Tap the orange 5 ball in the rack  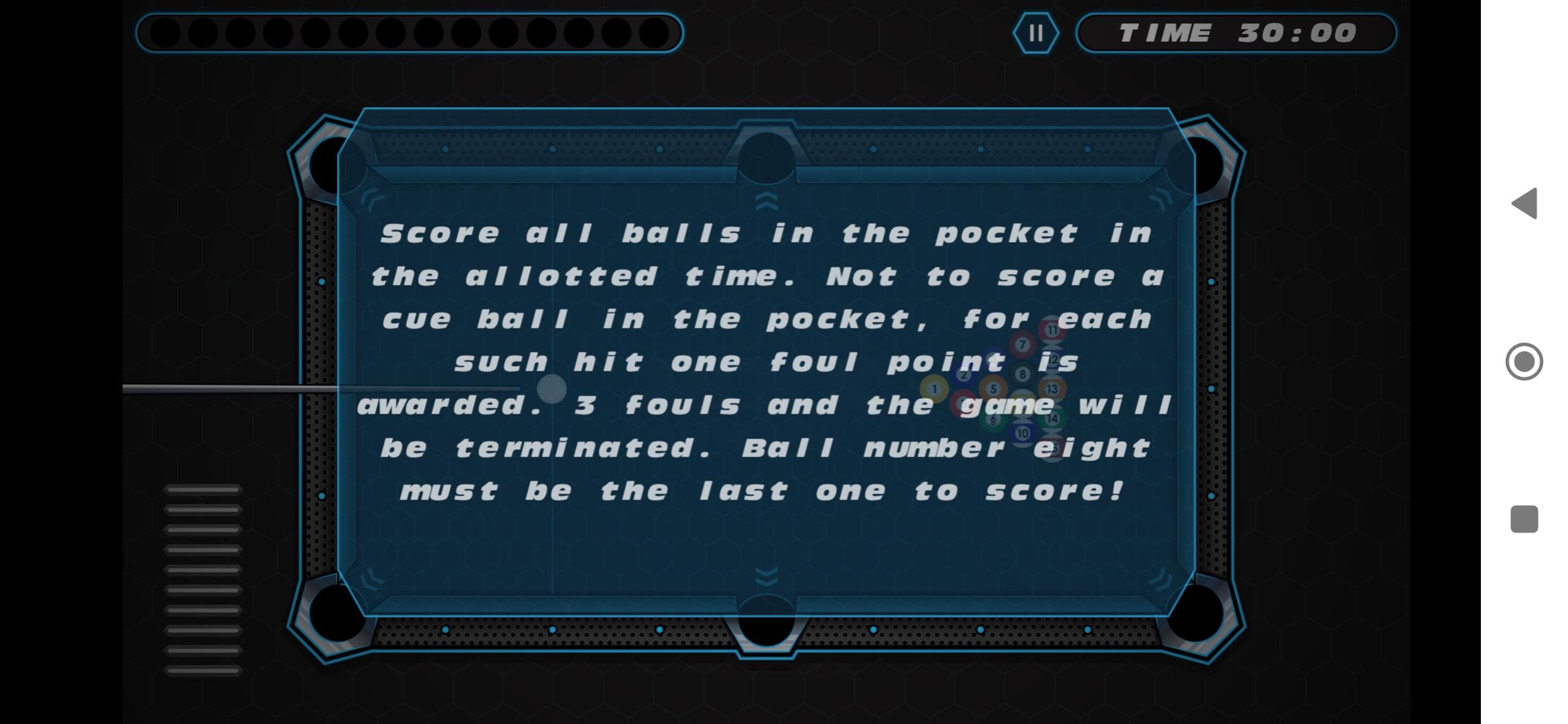click(993, 388)
